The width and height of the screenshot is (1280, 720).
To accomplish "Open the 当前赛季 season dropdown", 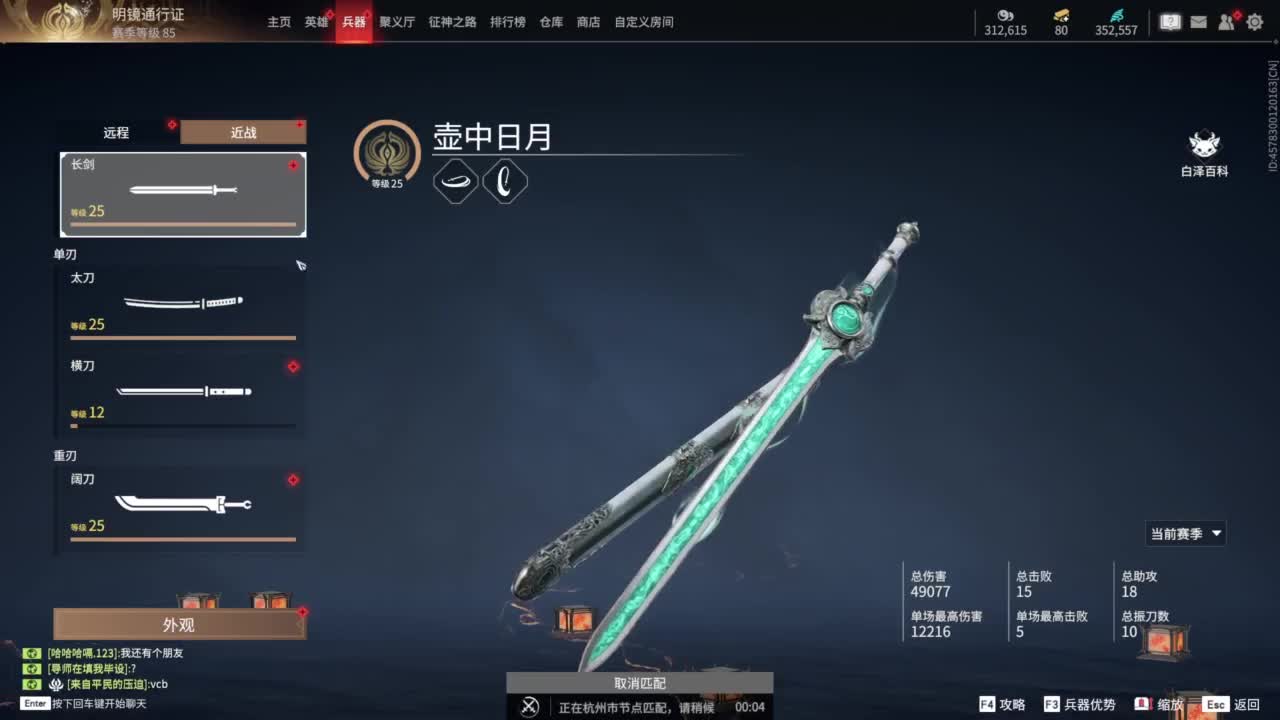I will pos(1186,533).
